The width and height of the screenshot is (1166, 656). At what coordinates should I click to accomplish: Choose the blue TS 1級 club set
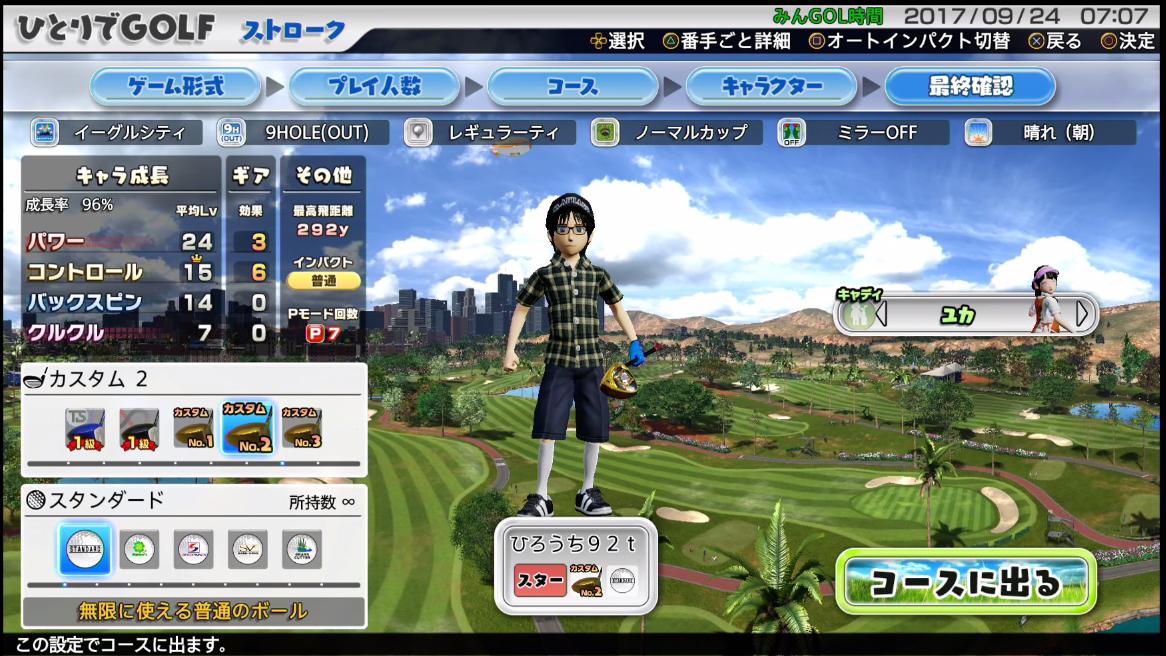pos(85,430)
